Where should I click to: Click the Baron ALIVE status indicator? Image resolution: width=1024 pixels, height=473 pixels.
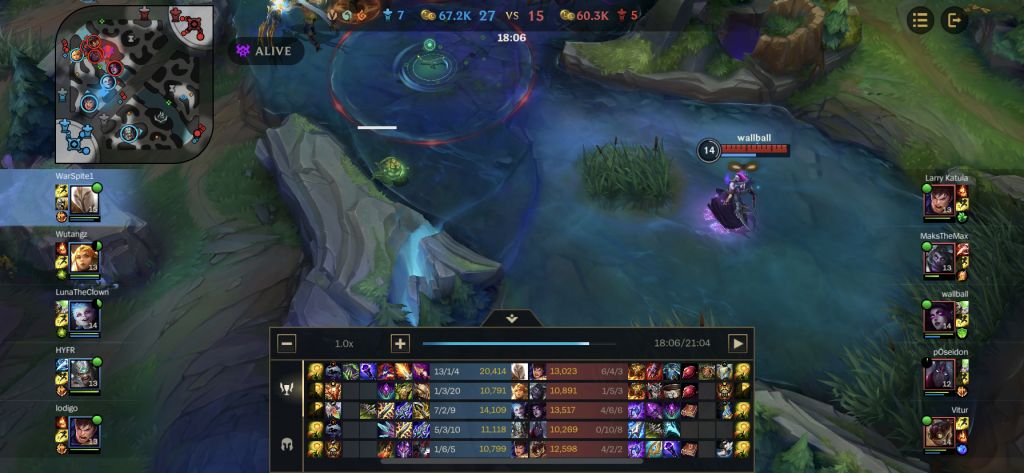265,50
